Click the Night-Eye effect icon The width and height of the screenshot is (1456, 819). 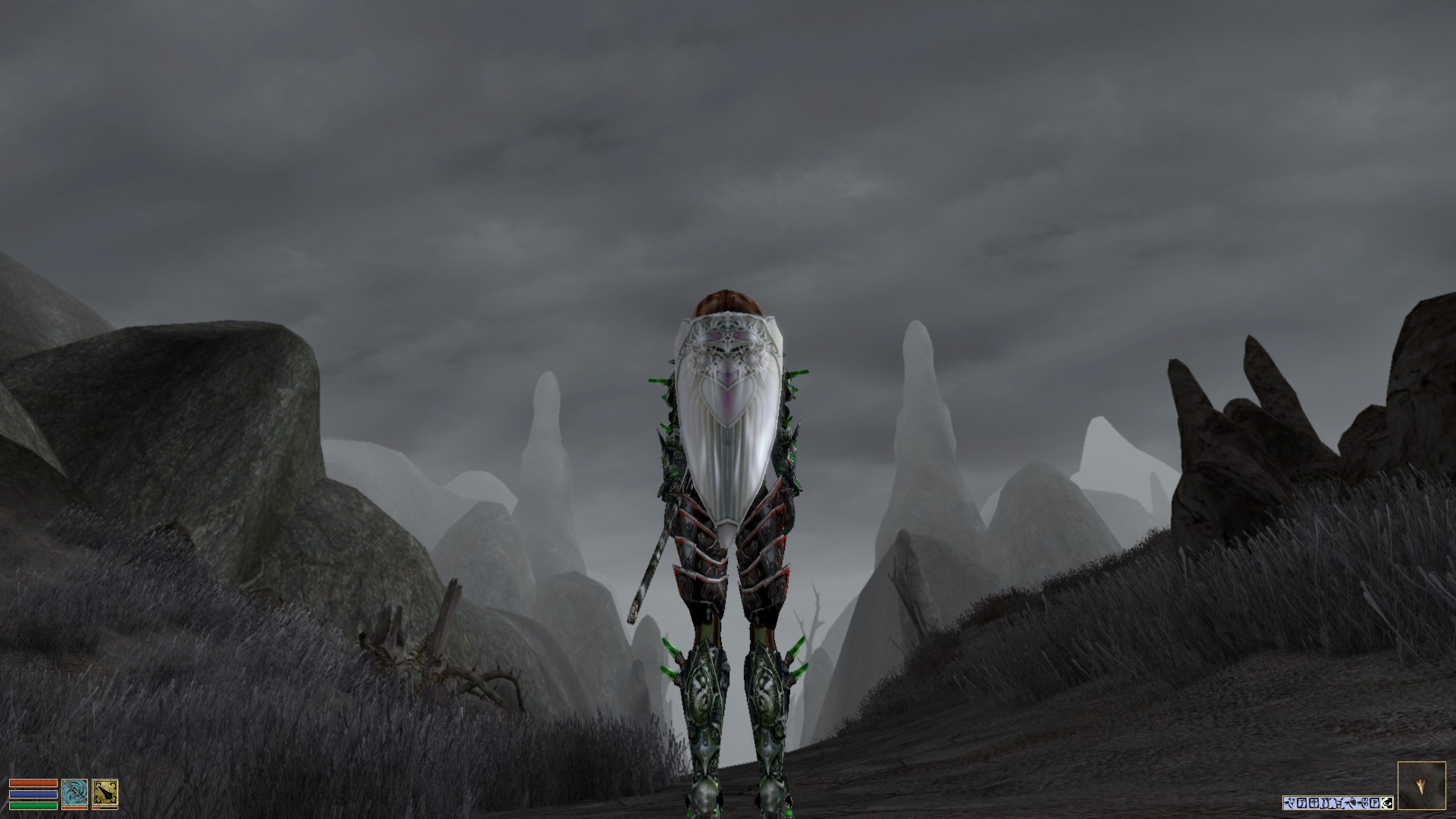1386,803
